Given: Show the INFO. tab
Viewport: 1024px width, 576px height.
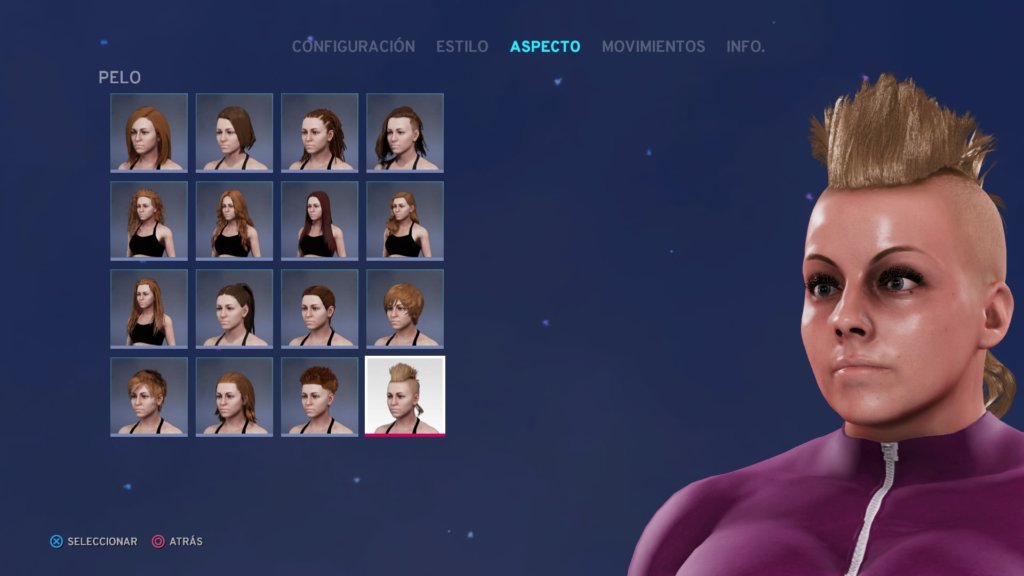Looking at the screenshot, I should coord(745,47).
